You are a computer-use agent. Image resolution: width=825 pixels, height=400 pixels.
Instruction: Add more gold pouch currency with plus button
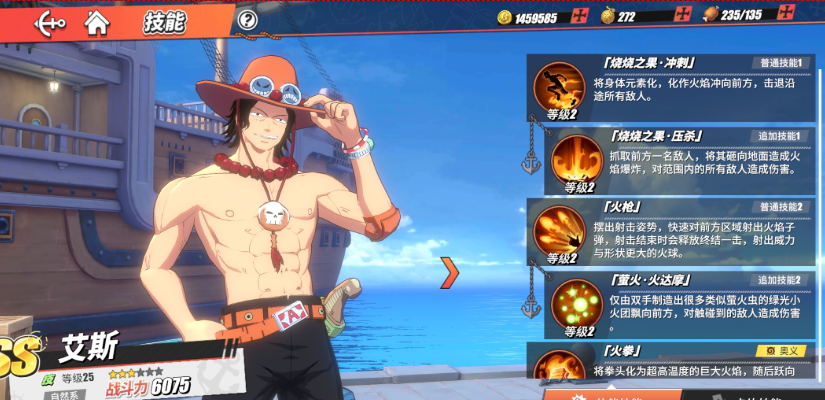pos(684,16)
